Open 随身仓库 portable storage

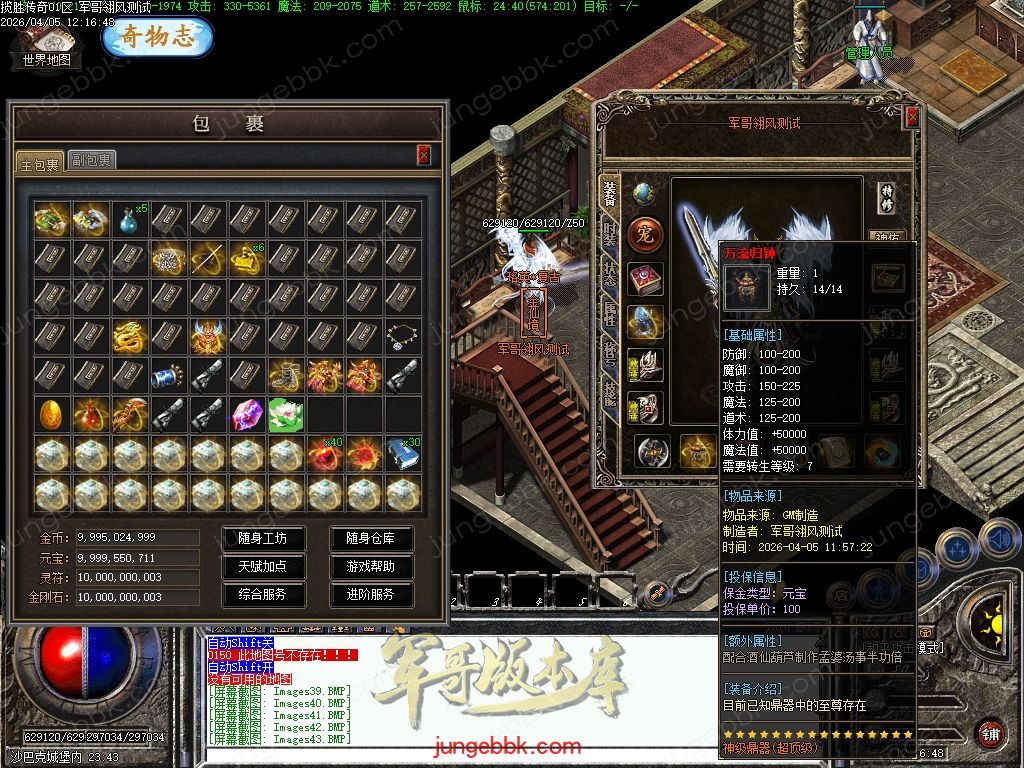pyautogui.click(x=370, y=538)
